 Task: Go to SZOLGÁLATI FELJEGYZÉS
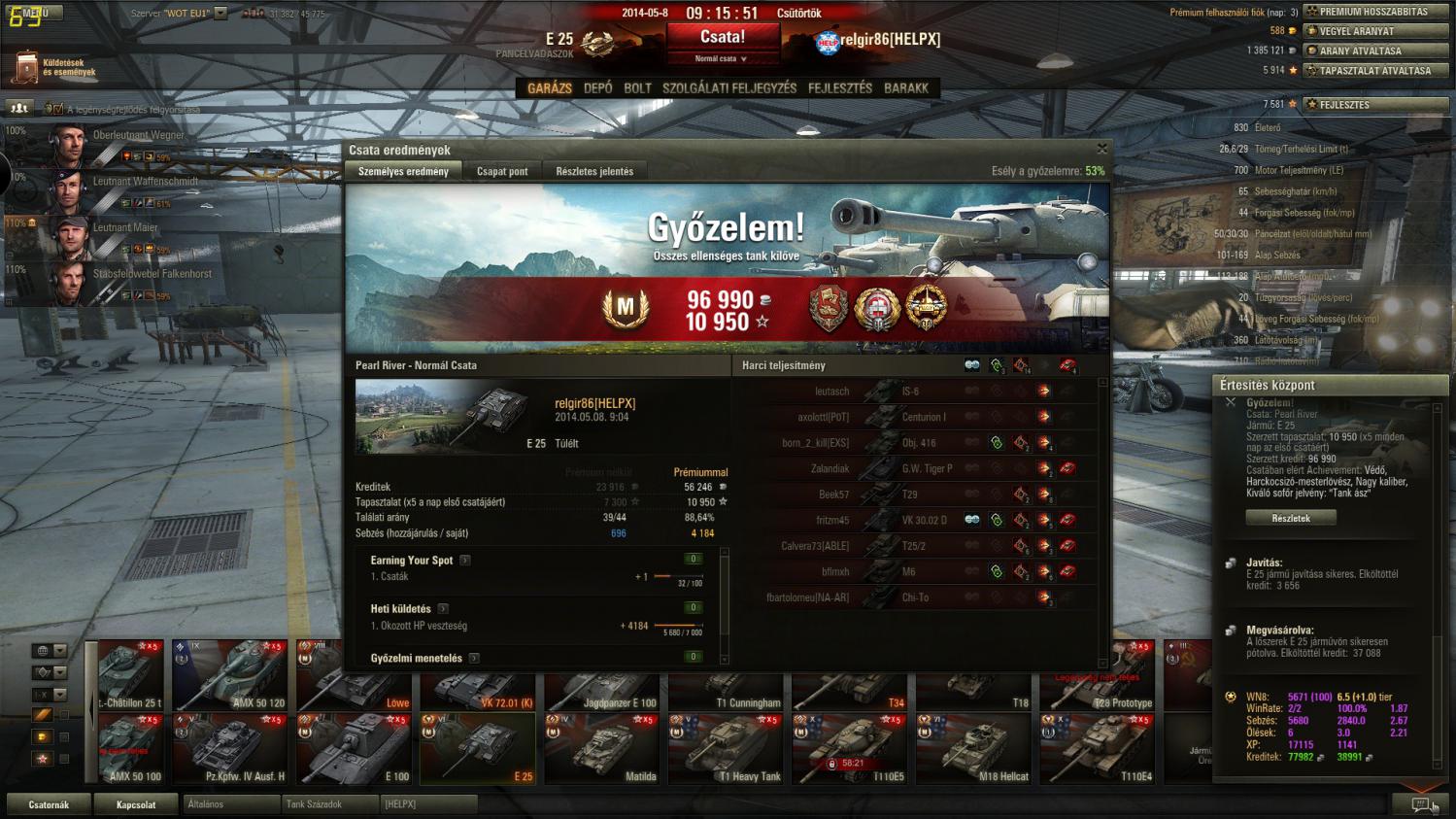click(x=728, y=87)
